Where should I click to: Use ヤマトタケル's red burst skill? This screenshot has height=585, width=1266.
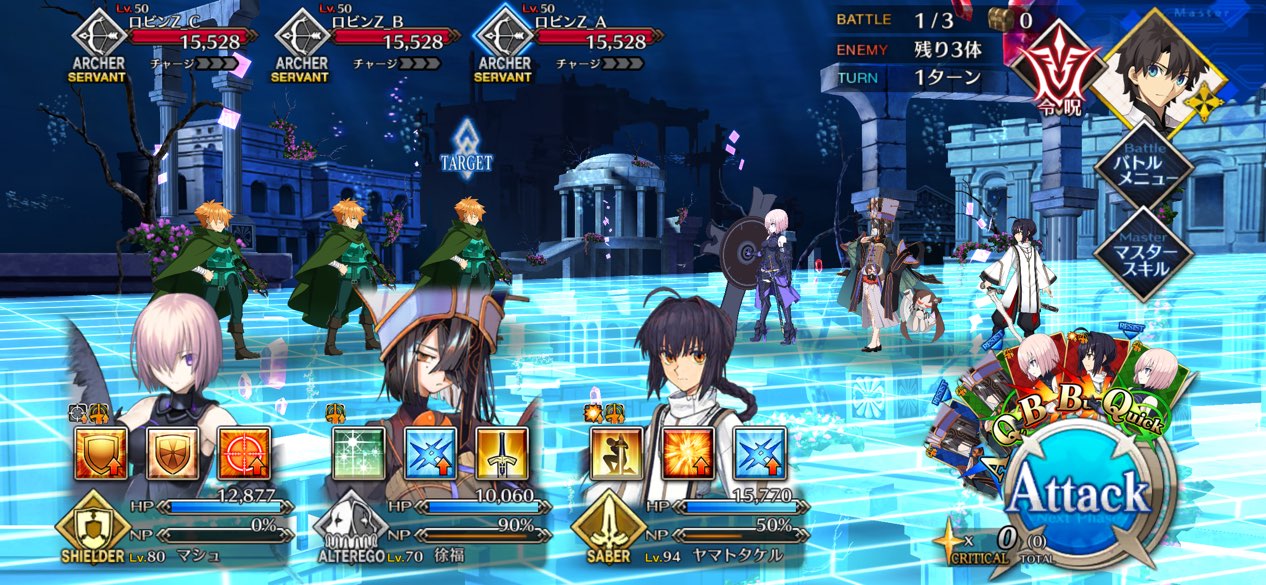(x=689, y=454)
